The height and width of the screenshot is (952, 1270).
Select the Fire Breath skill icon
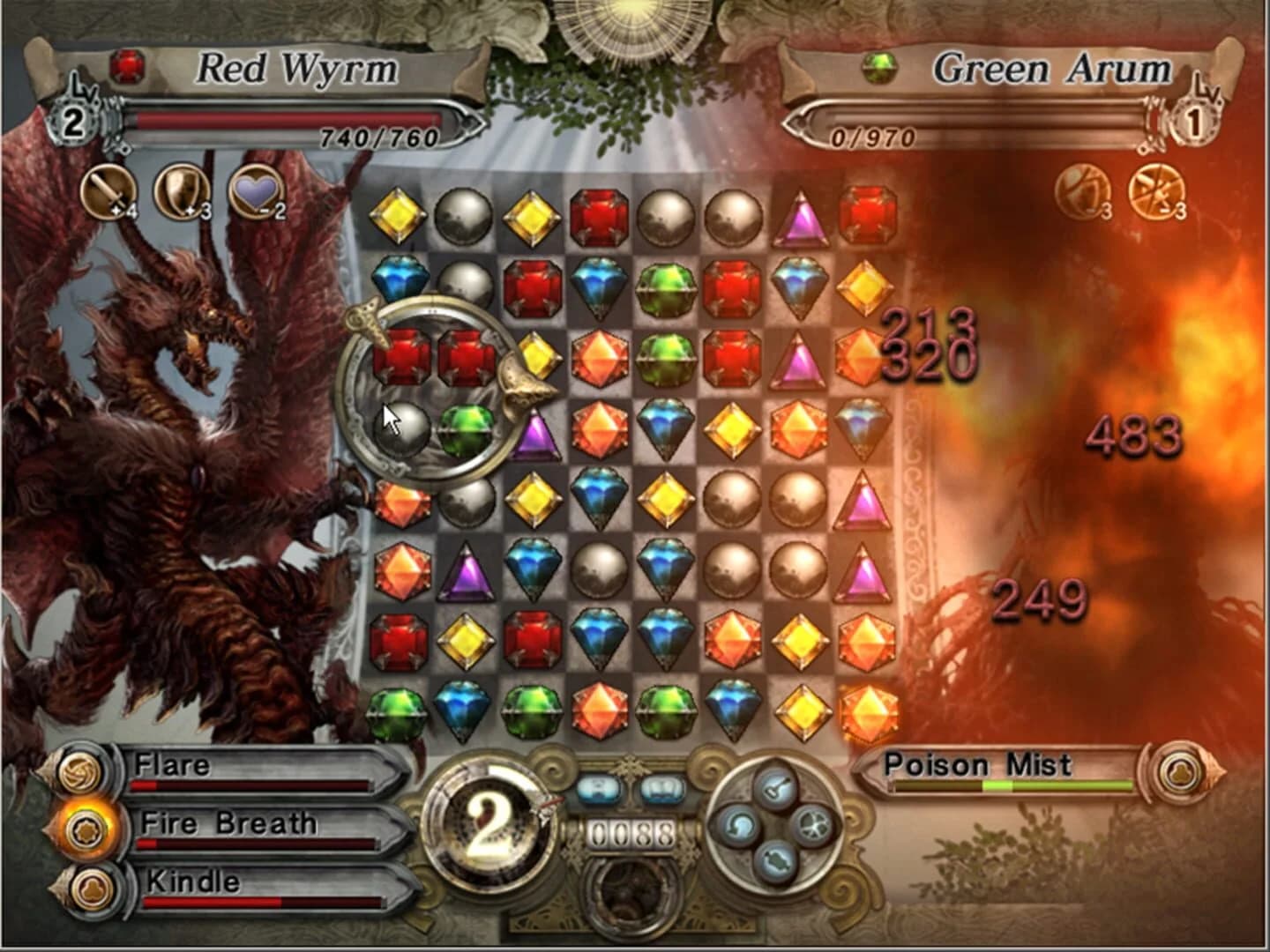pyautogui.click(x=85, y=829)
